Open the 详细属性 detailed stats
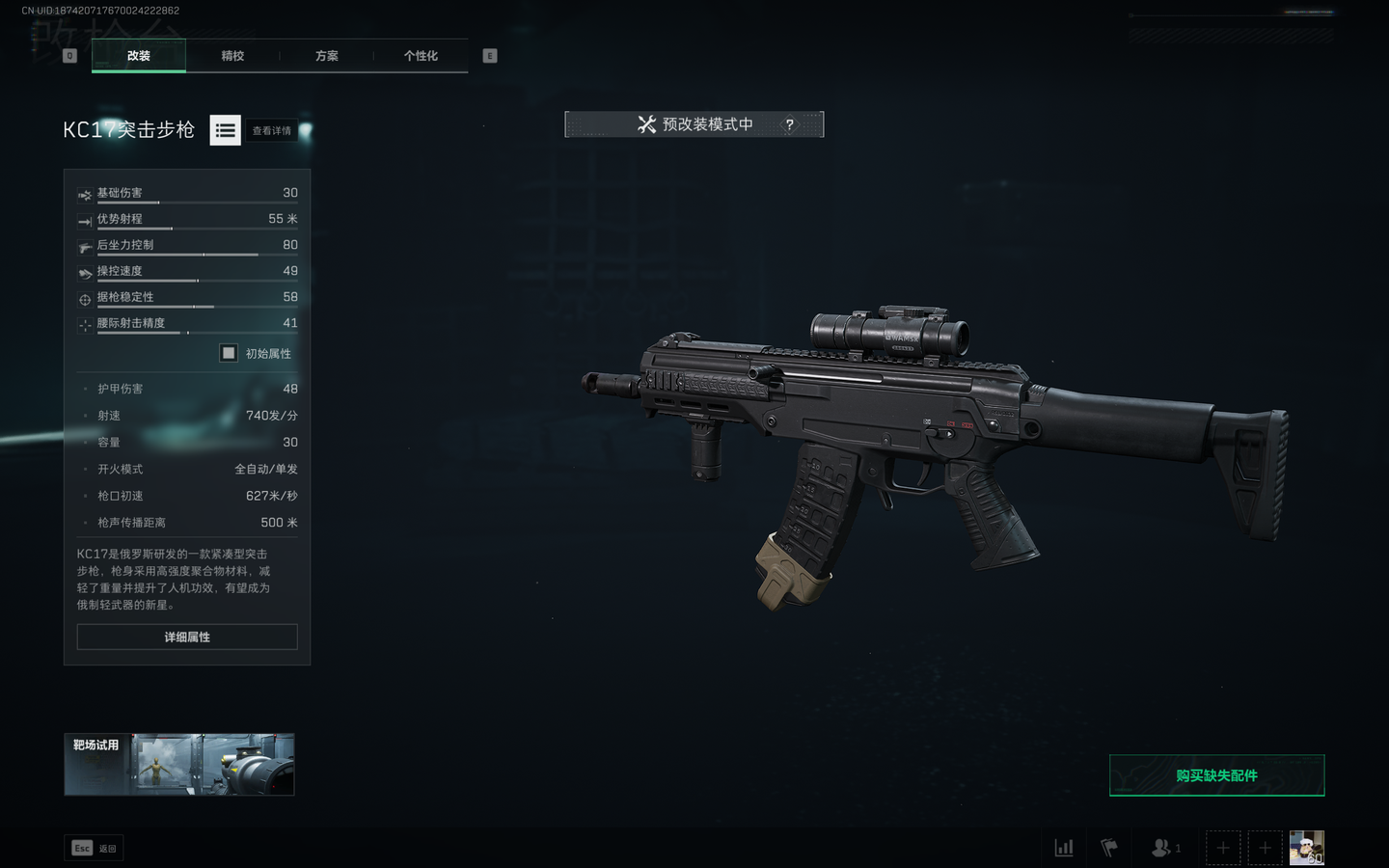Screen dimensions: 1389x868 point(187,637)
